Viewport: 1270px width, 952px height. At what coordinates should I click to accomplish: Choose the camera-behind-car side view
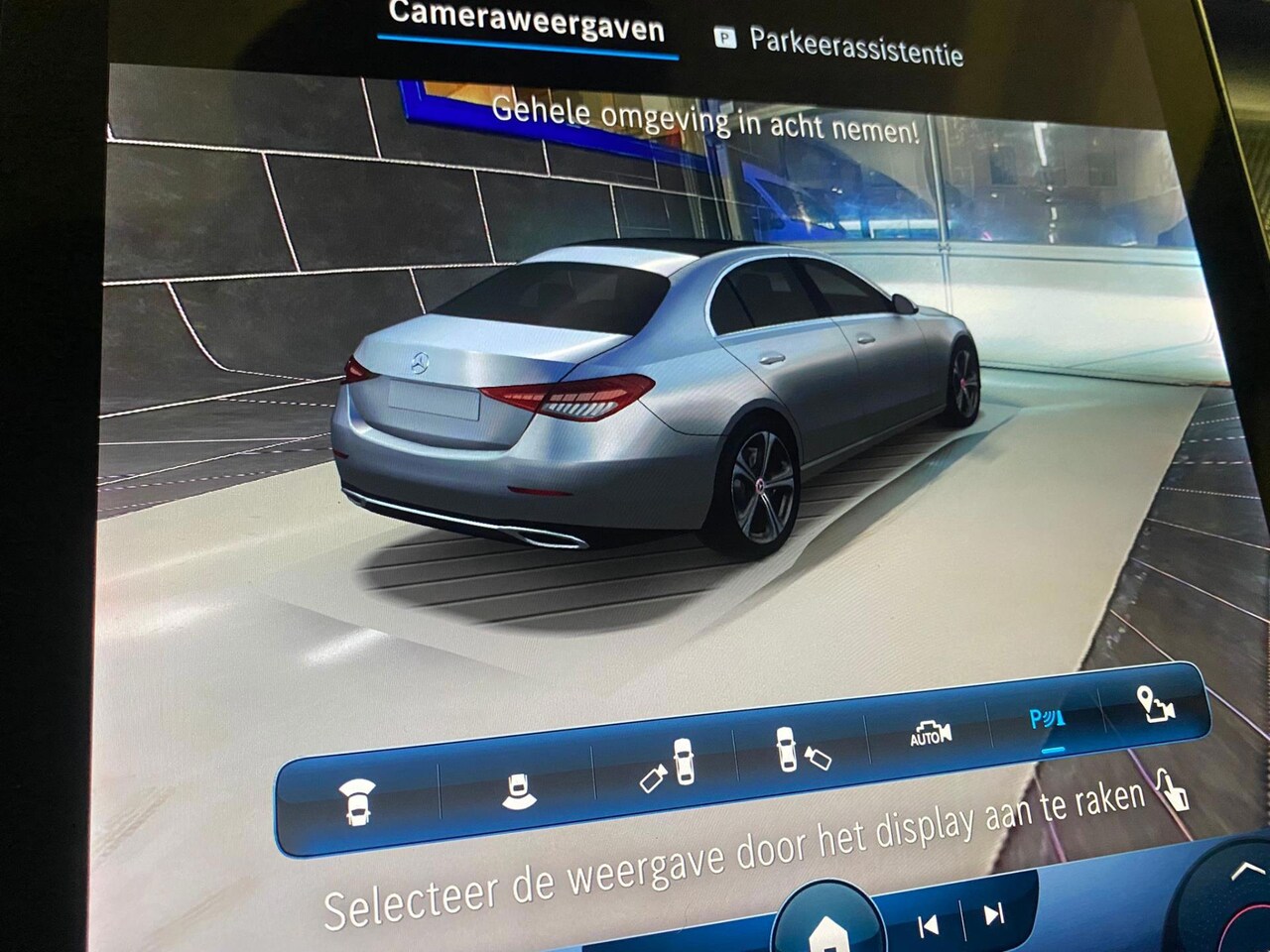(669, 766)
